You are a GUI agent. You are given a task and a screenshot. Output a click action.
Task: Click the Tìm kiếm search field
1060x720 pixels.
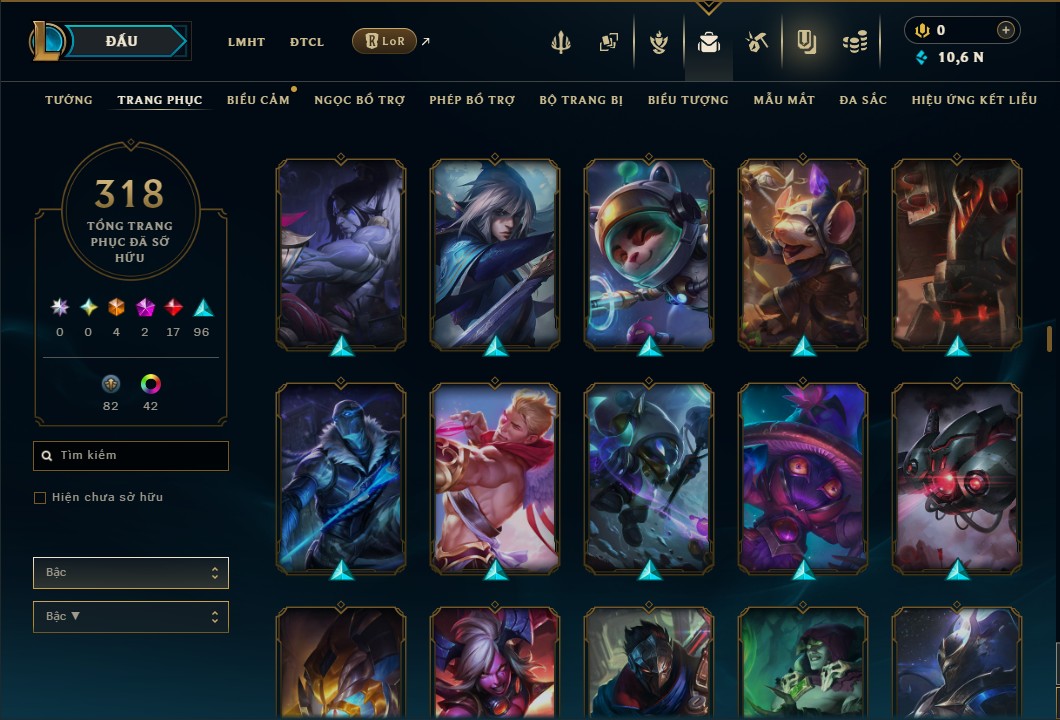pyautogui.click(x=131, y=456)
